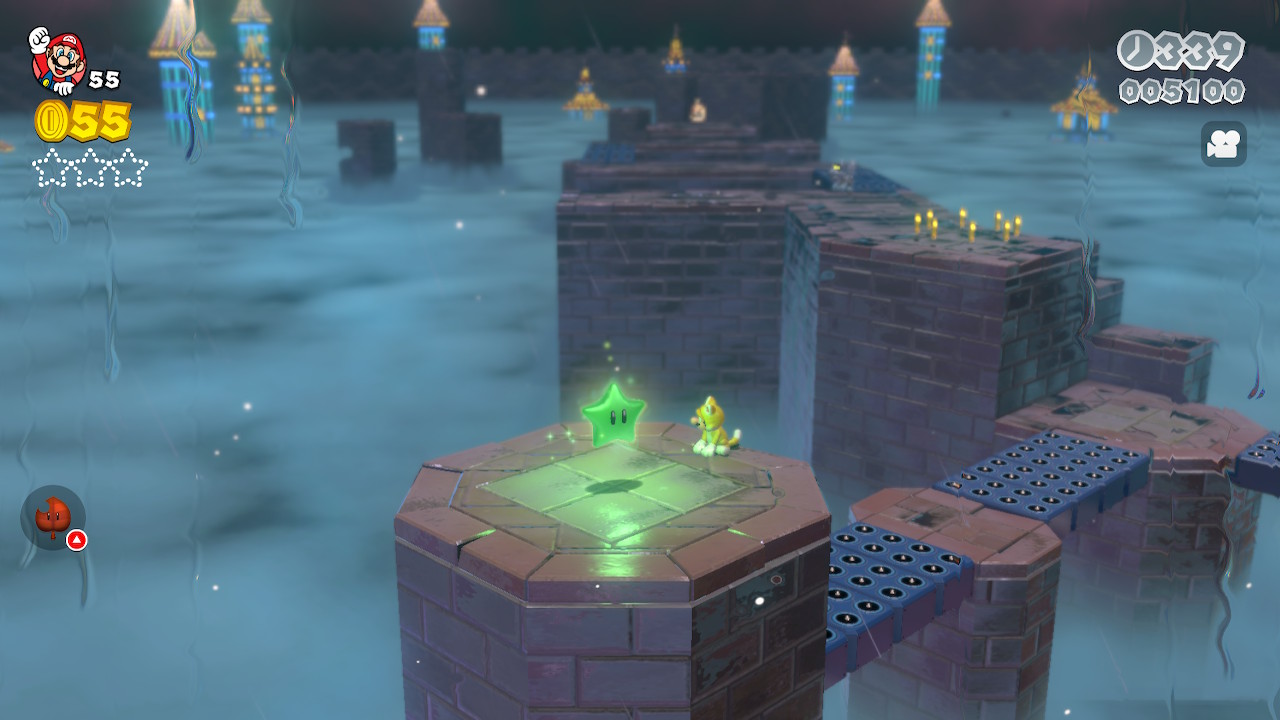Tap the camera mode icon
1280x720 pixels.
[x=1223, y=144]
